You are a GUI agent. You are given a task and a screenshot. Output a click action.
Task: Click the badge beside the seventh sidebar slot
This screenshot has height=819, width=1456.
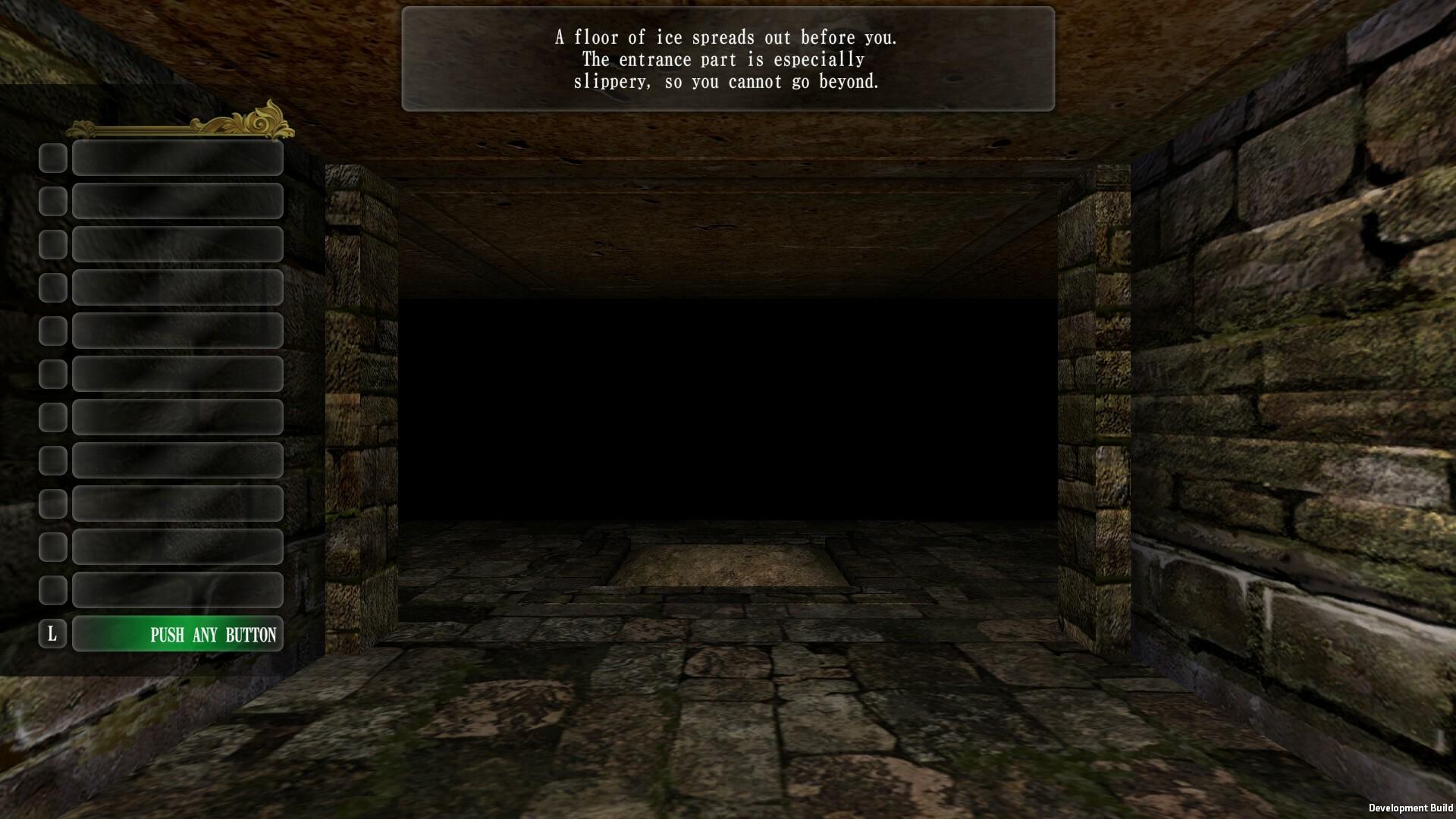[52, 416]
